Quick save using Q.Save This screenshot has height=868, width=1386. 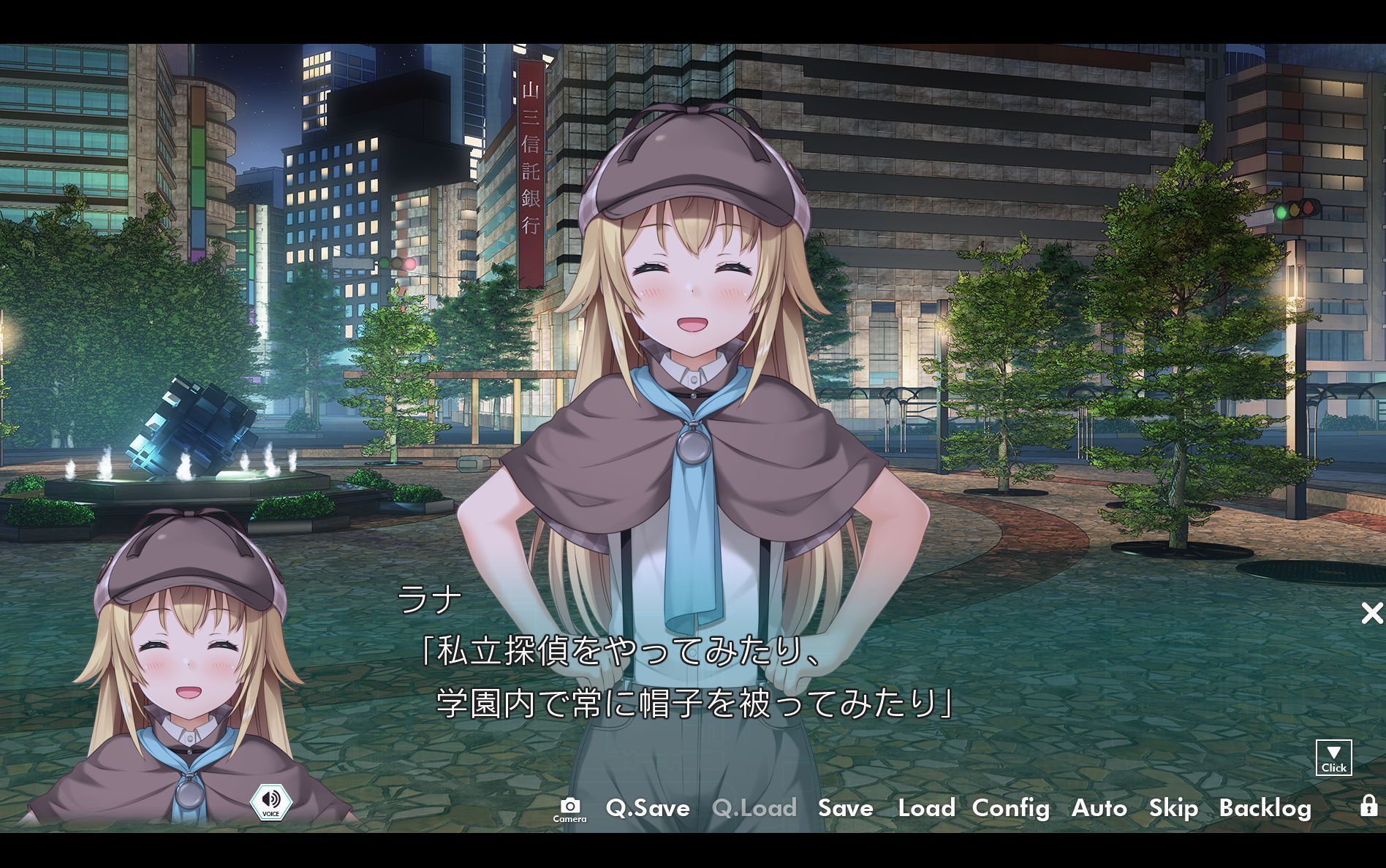pos(648,809)
